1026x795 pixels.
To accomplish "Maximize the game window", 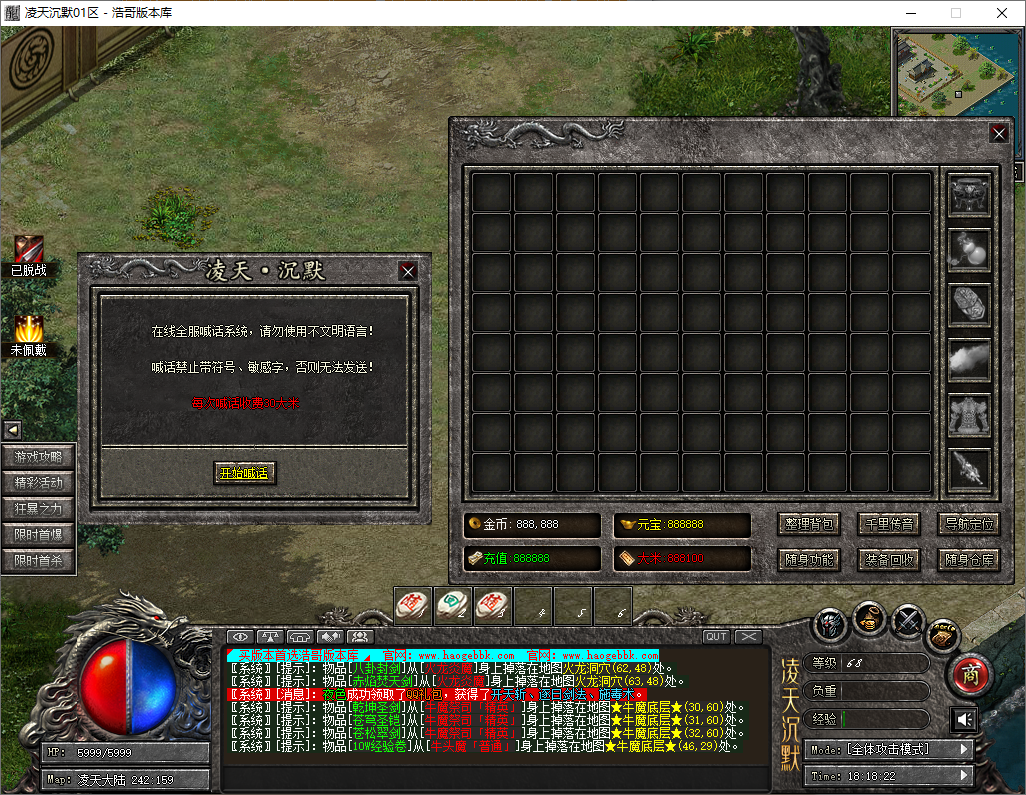I will (x=955, y=13).
